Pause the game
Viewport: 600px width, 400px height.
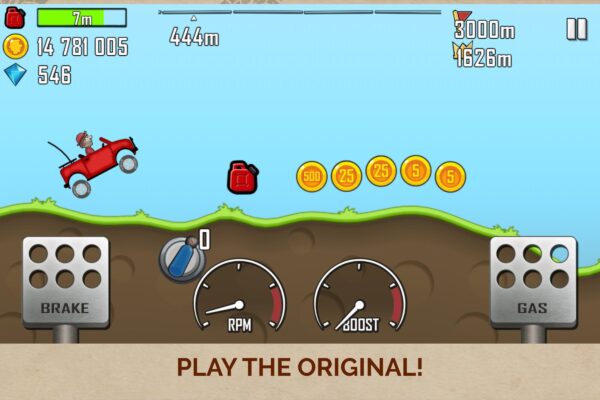(577, 29)
